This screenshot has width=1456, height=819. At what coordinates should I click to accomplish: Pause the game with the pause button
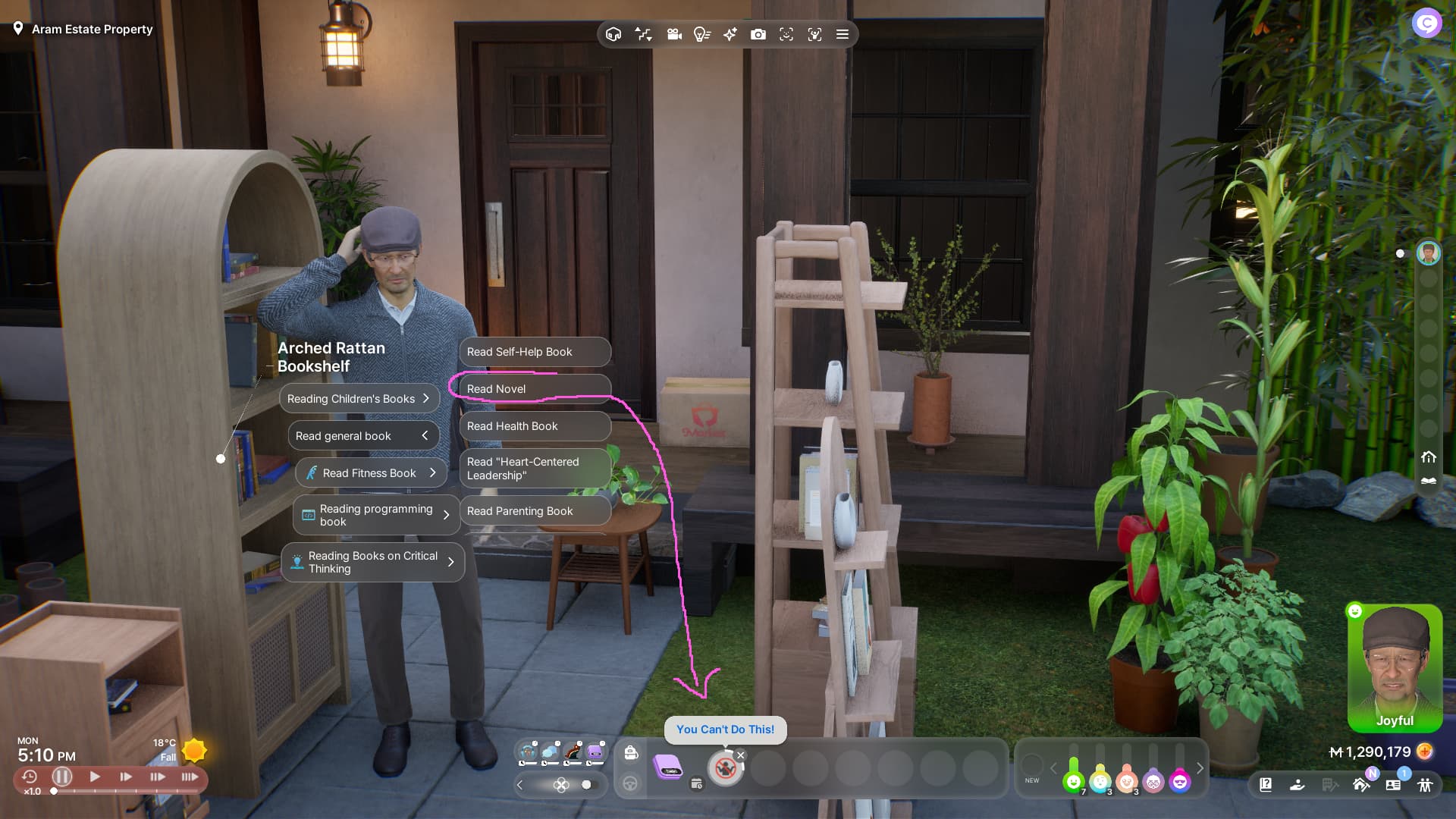coord(62,777)
